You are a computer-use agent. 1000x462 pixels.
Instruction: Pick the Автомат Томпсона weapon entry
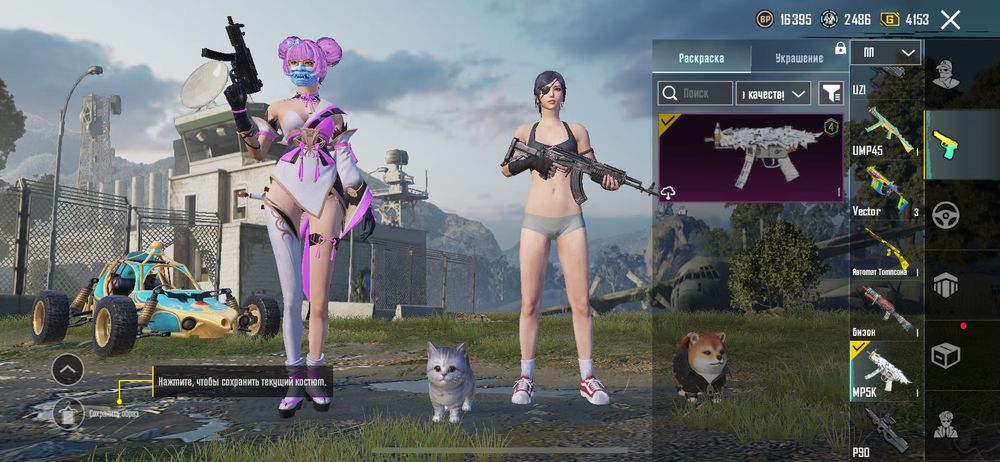(885, 248)
